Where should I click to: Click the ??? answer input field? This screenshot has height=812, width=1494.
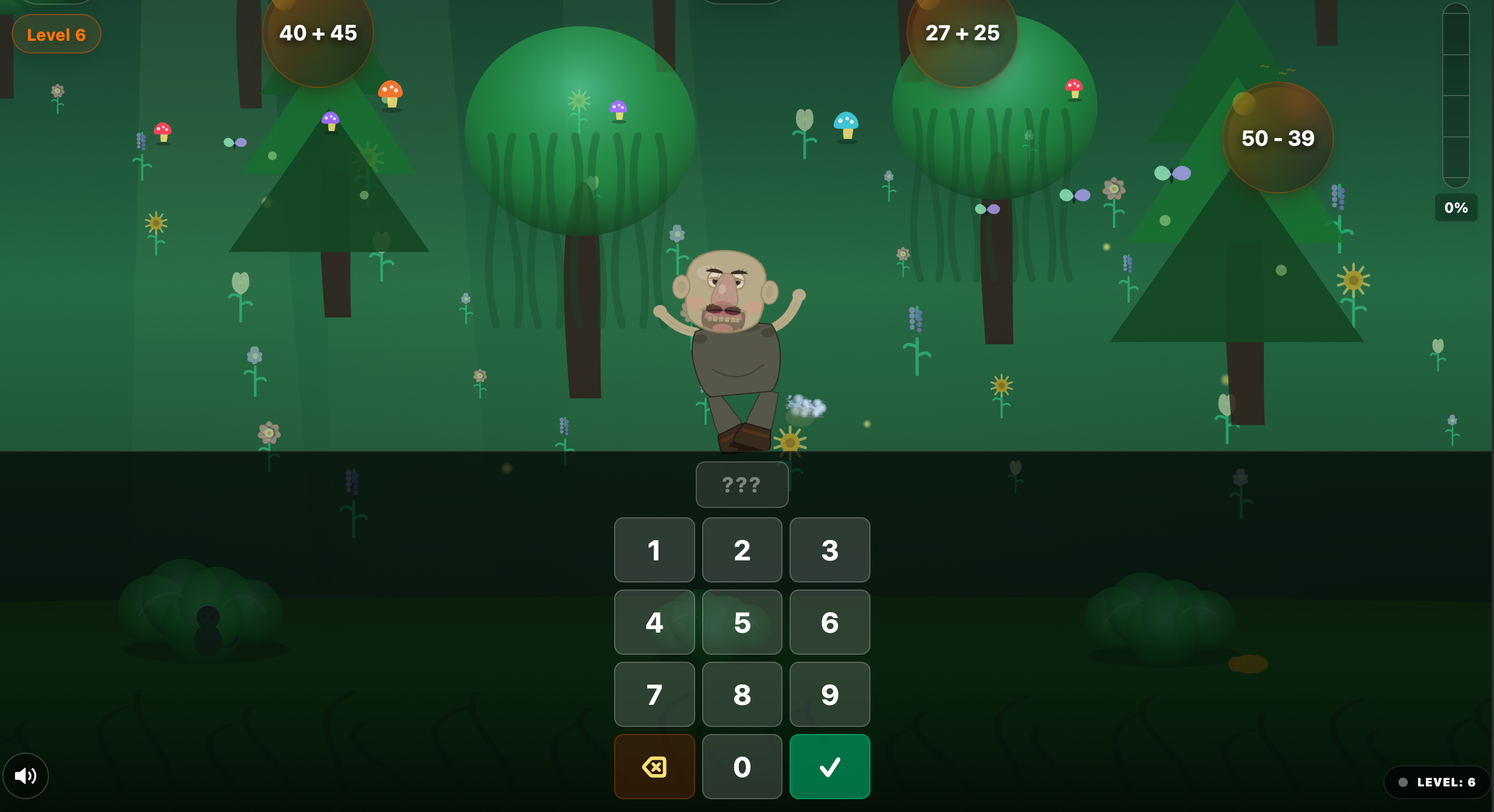(x=742, y=484)
